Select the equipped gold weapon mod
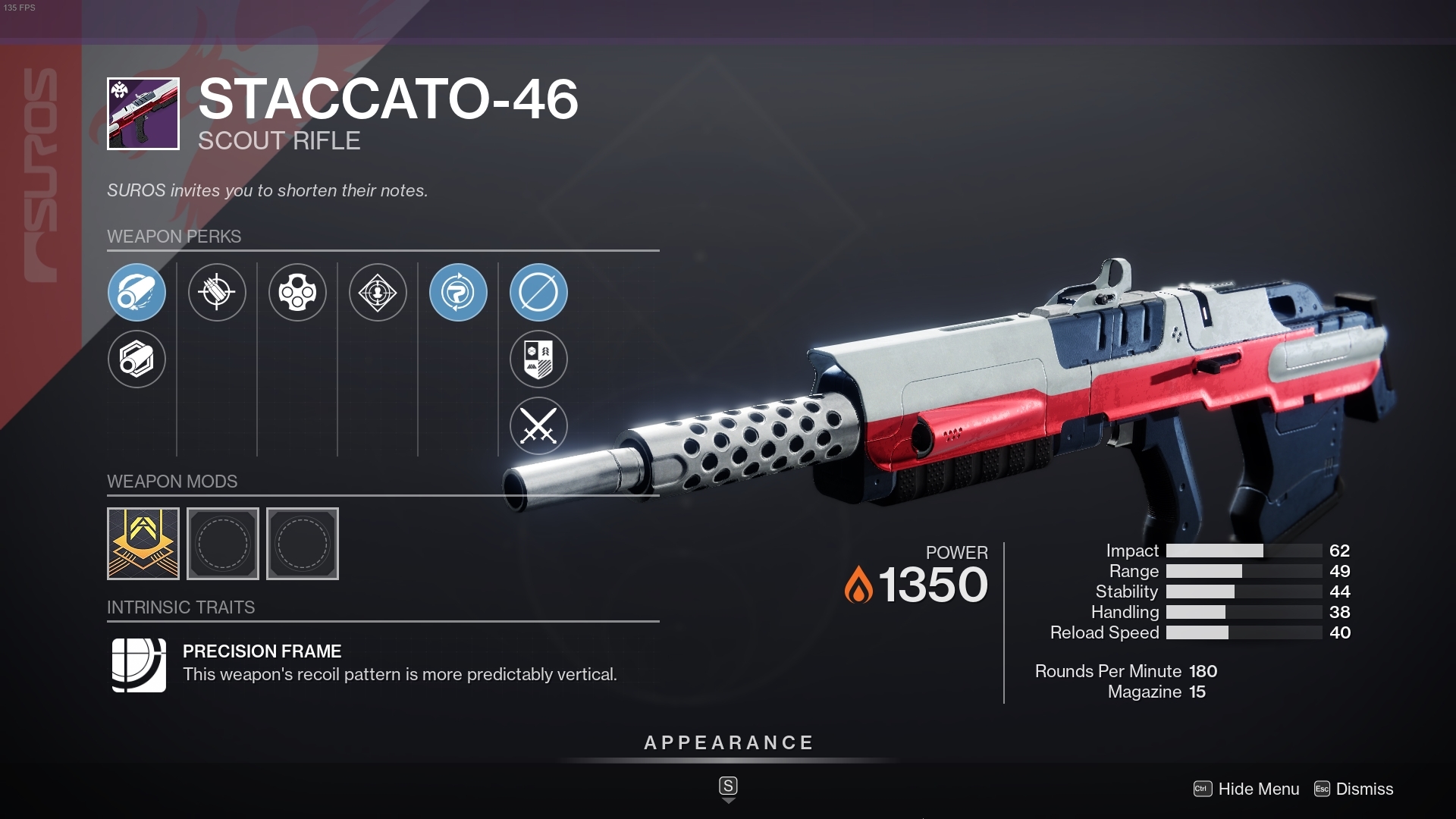 [143, 543]
